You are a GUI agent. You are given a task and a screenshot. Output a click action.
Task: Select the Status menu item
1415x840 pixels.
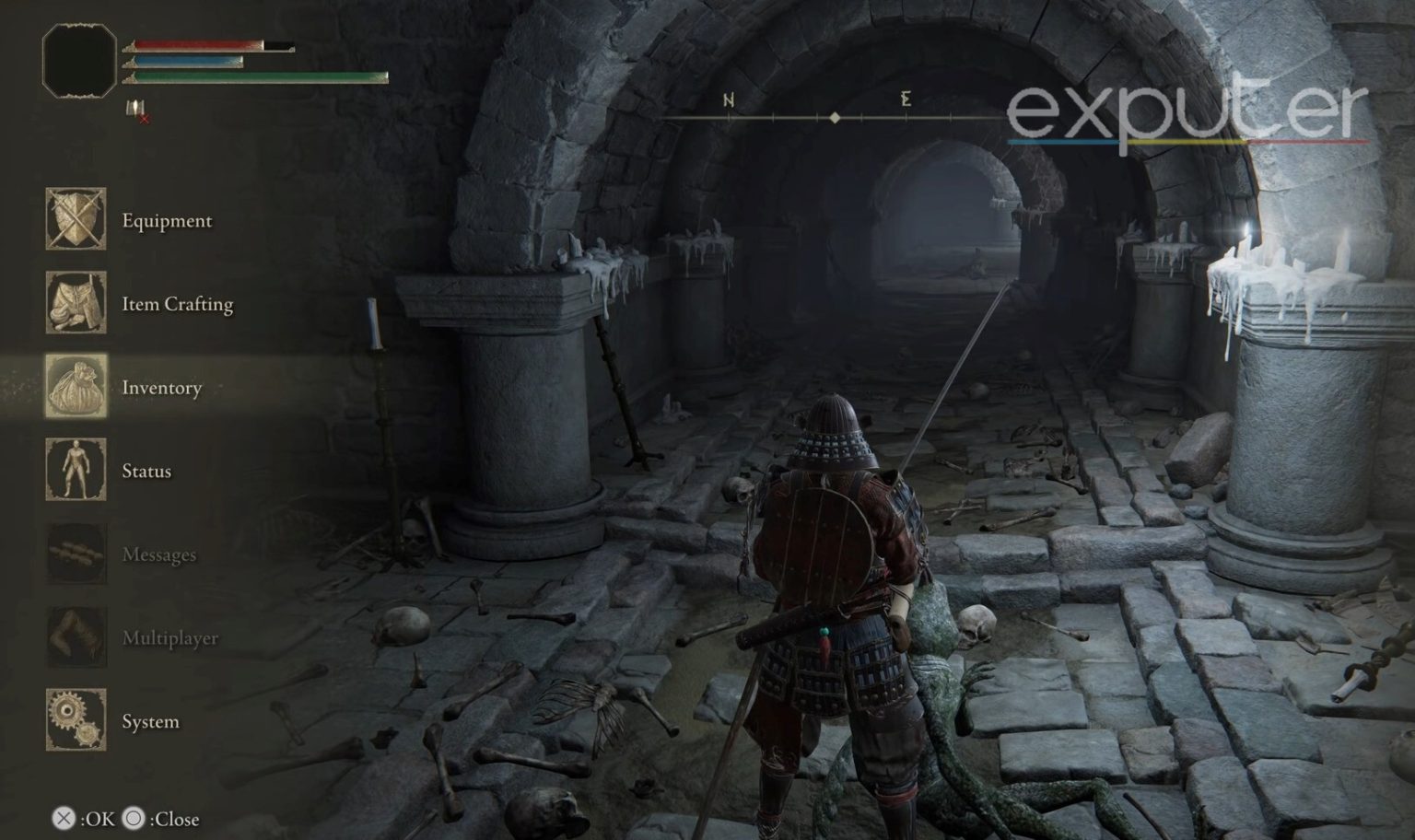pyautogui.click(x=147, y=471)
